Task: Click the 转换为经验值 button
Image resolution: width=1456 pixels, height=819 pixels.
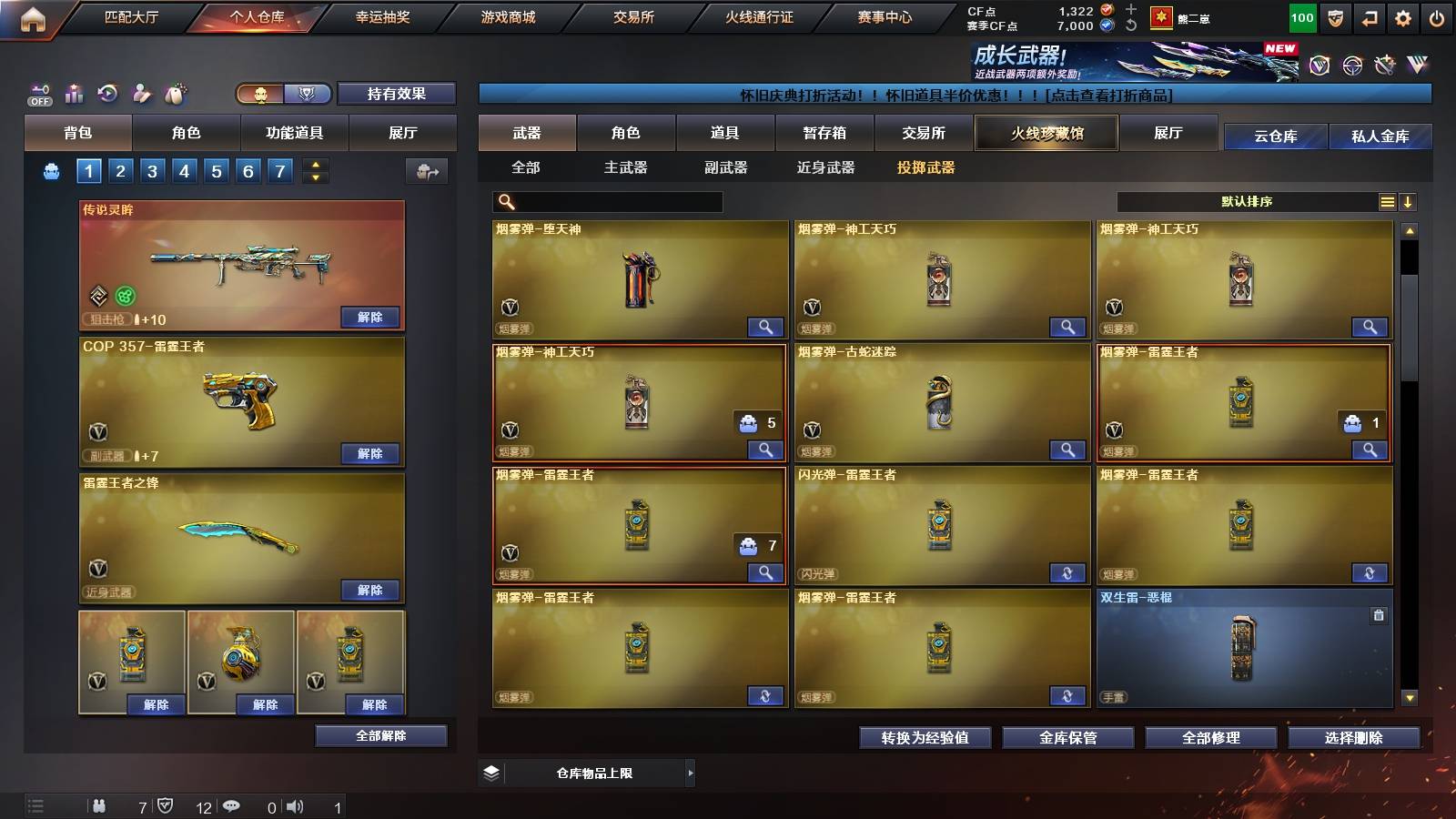Action: tap(925, 738)
